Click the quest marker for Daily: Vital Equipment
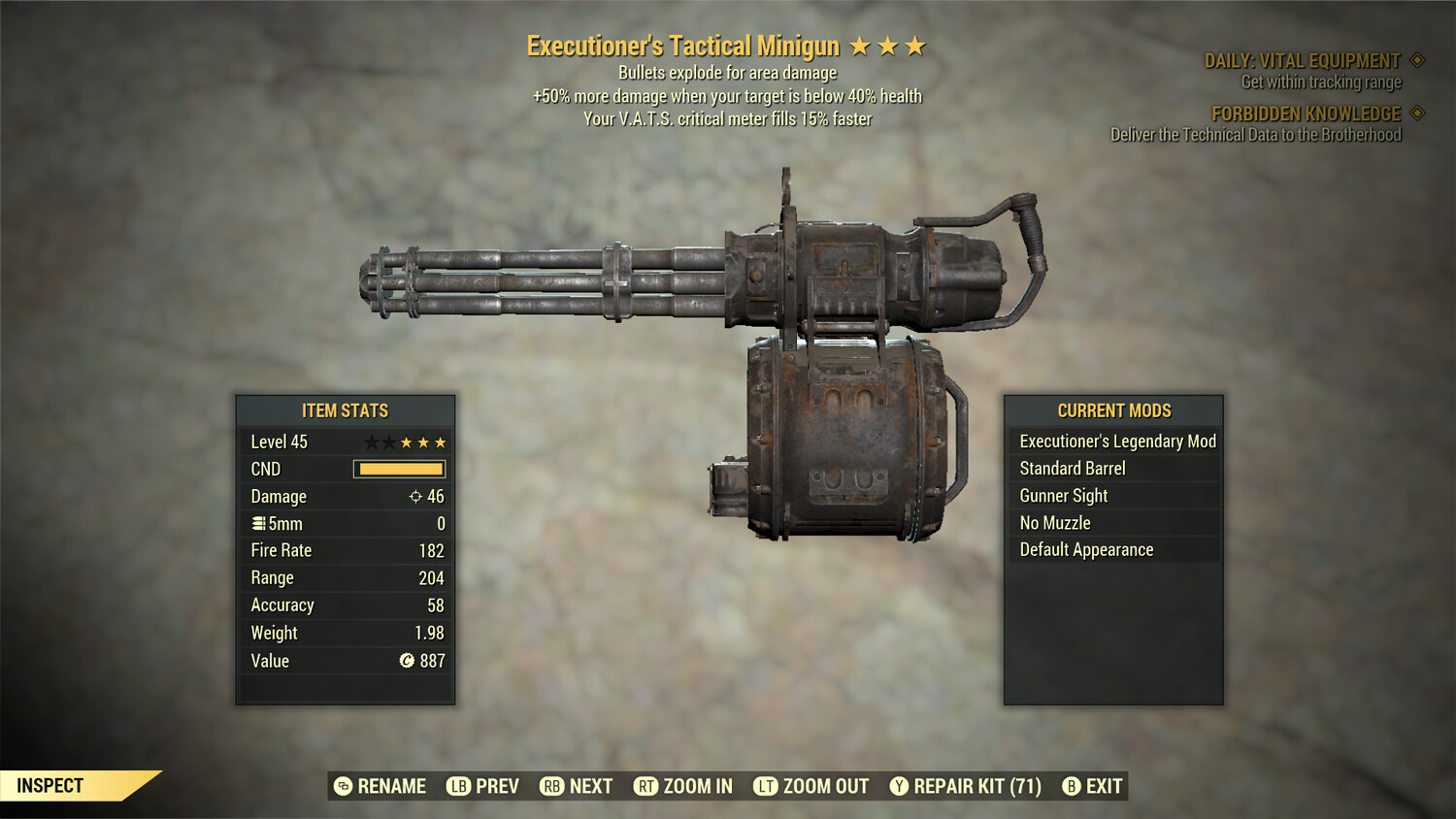 pyautogui.click(x=1416, y=59)
